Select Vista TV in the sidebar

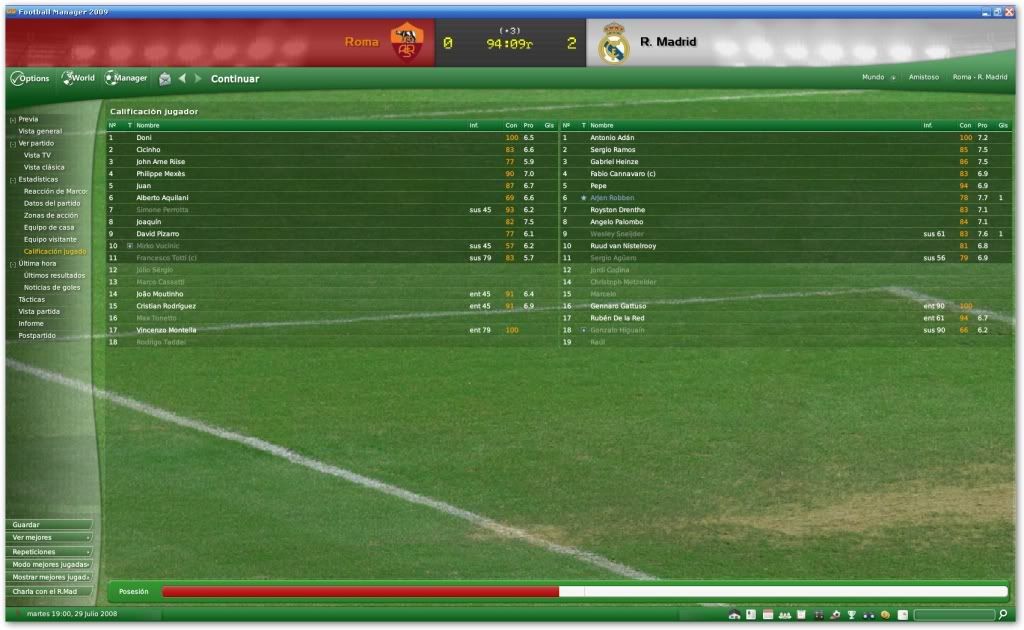click(x=38, y=155)
